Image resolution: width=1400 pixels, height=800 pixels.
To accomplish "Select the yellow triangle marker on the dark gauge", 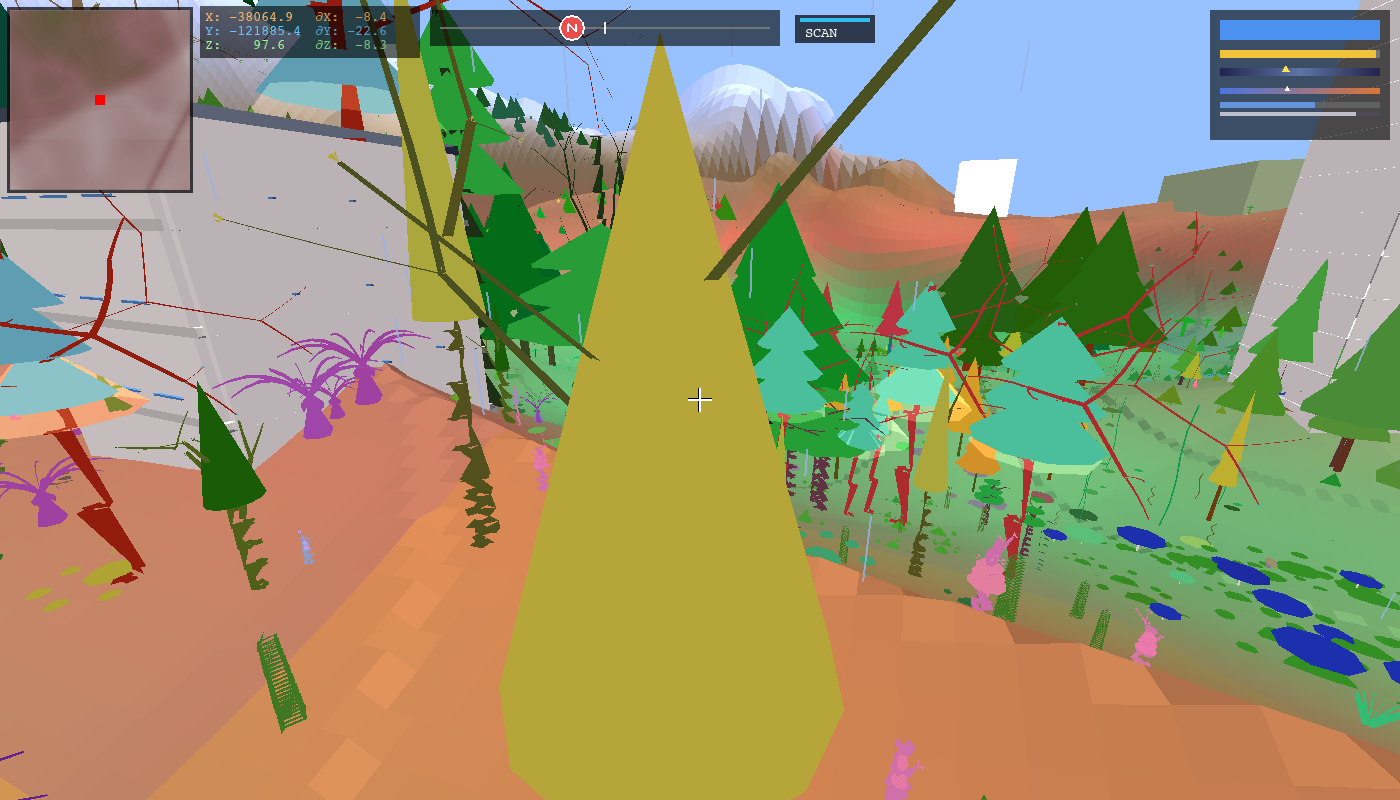I will [x=1286, y=70].
